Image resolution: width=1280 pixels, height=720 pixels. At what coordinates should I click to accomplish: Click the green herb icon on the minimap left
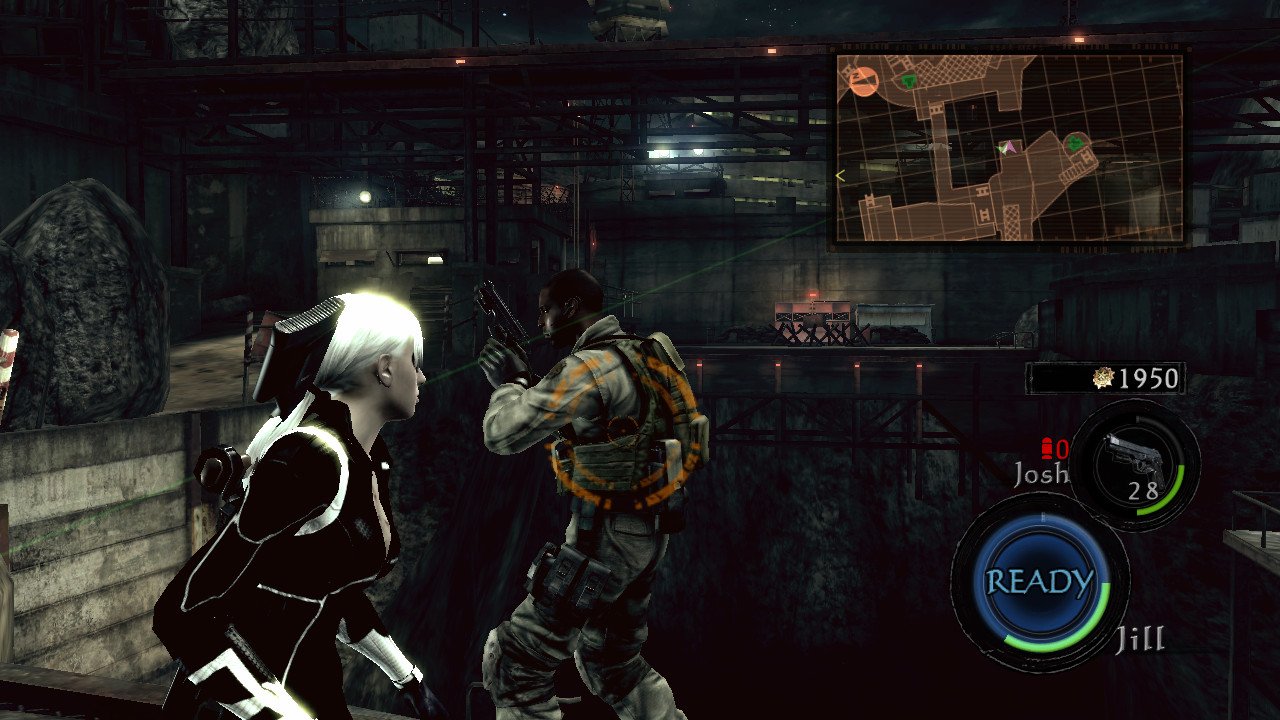pos(909,81)
